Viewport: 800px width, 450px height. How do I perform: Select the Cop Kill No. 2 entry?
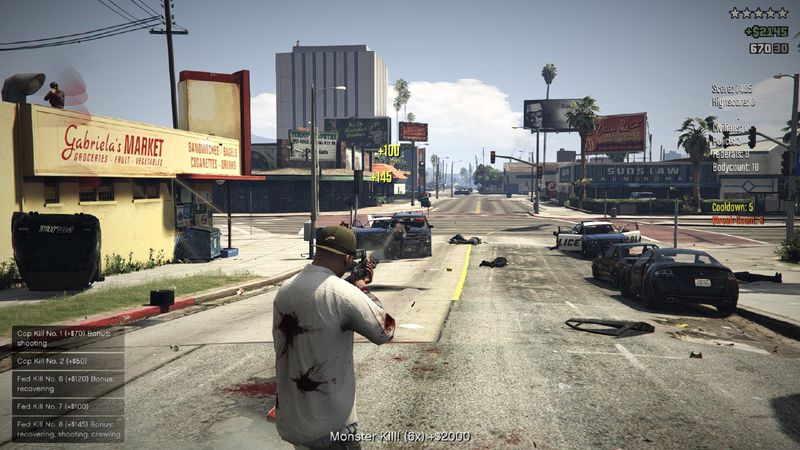(x=68, y=361)
